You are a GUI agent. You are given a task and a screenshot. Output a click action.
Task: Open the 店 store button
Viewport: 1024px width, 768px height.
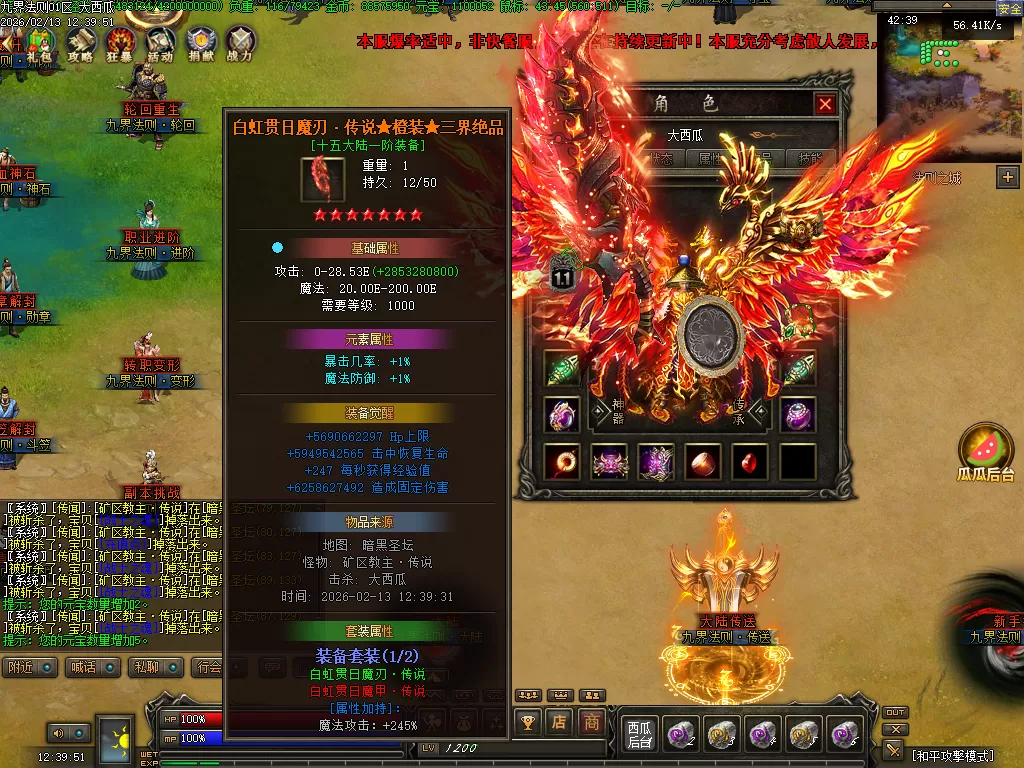pos(559,721)
